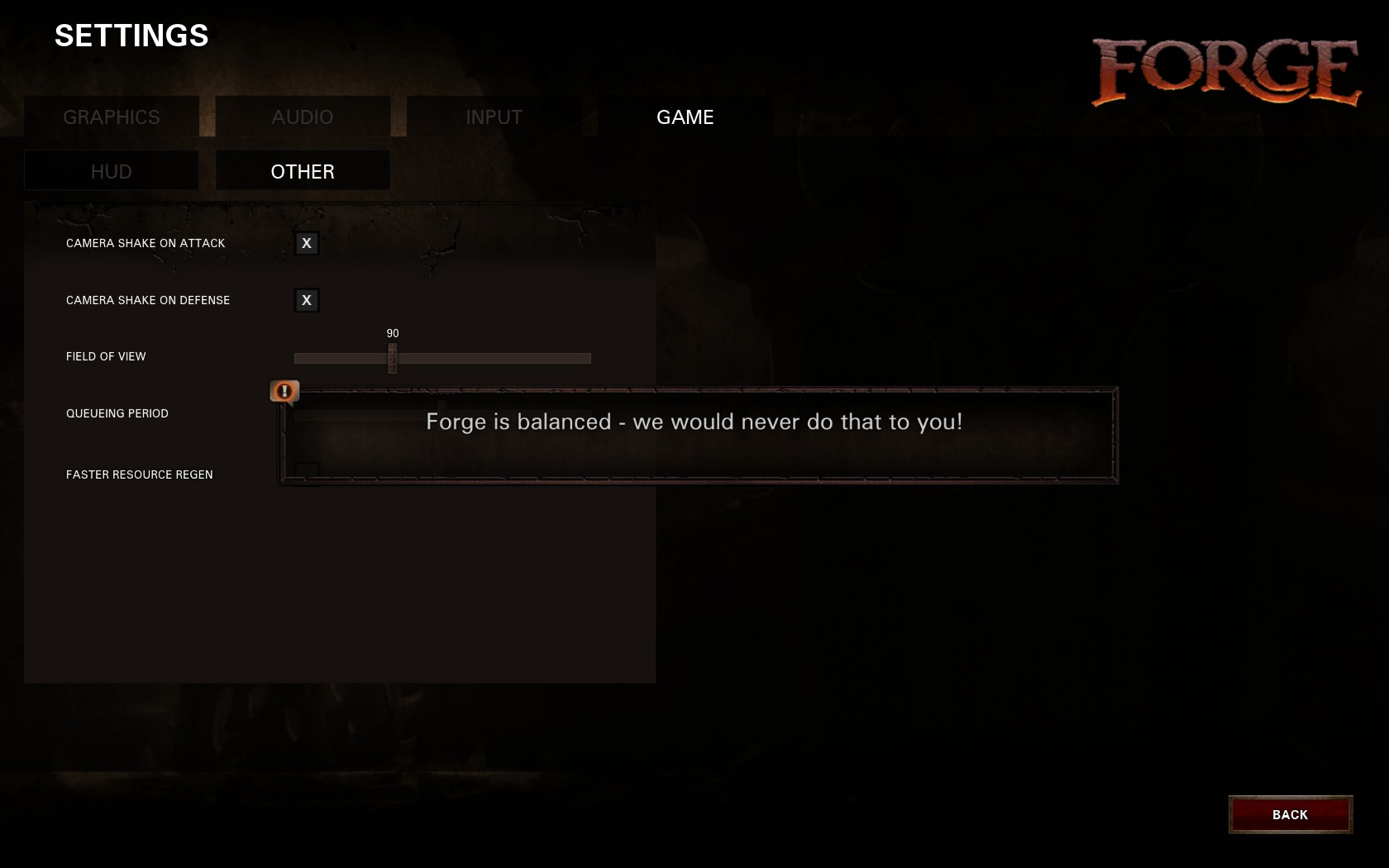Viewport: 1389px width, 868px height.
Task: Uncheck Camera Shake on Attack
Action: [x=306, y=243]
